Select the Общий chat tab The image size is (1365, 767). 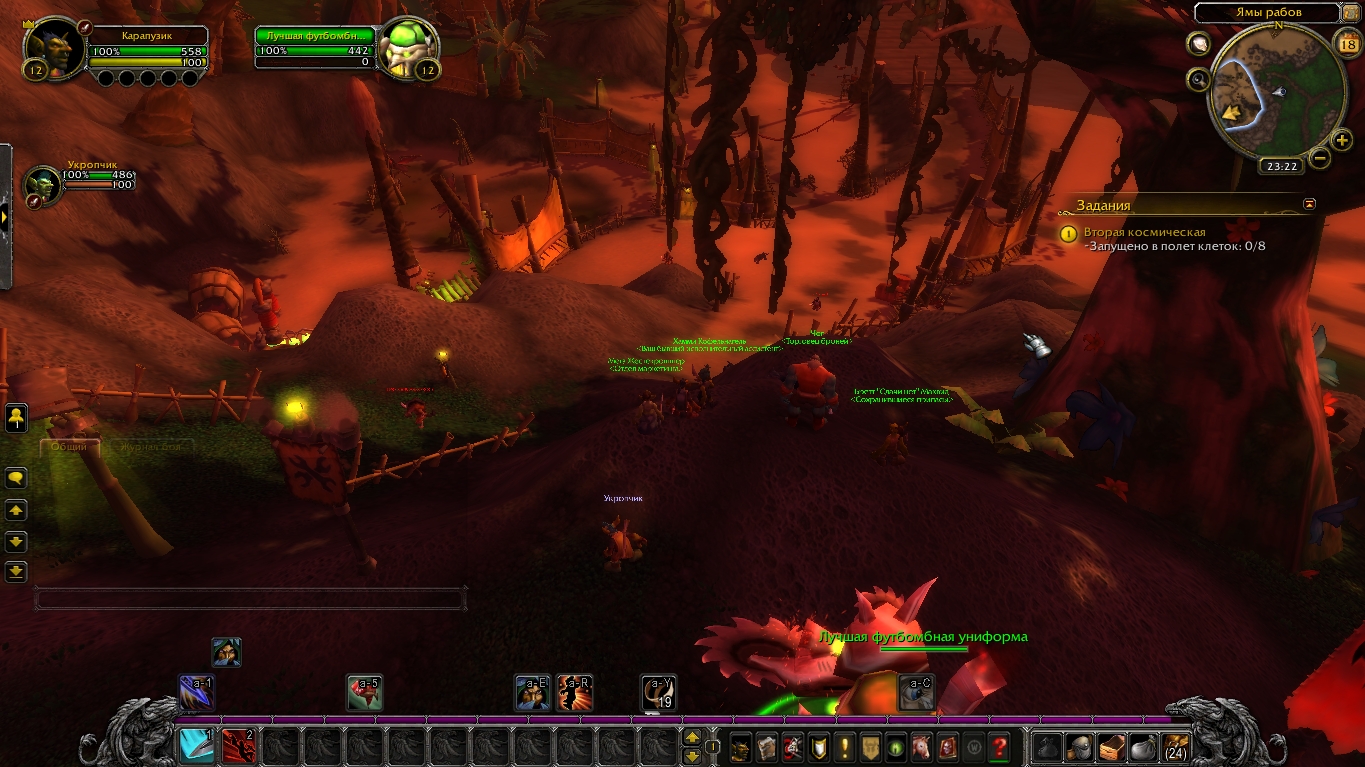coord(69,447)
